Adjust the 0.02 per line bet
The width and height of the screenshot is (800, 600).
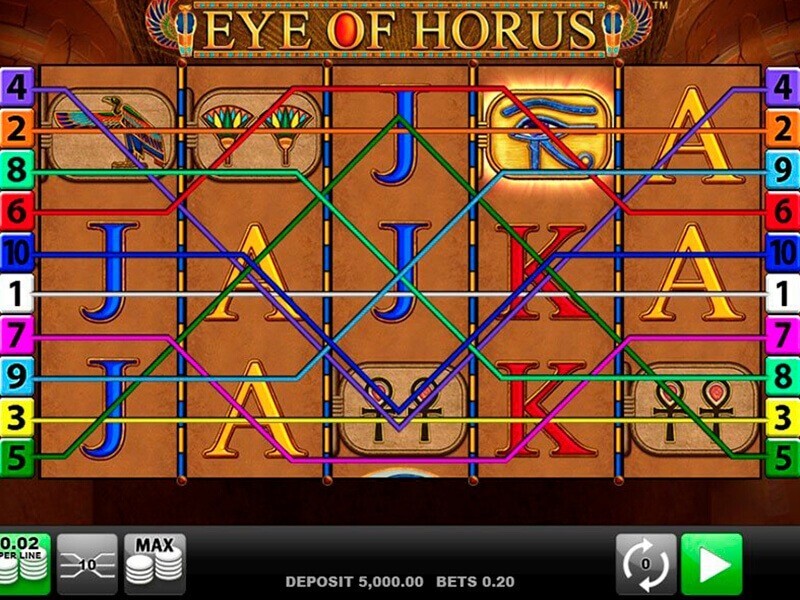(x=22, y=564)
